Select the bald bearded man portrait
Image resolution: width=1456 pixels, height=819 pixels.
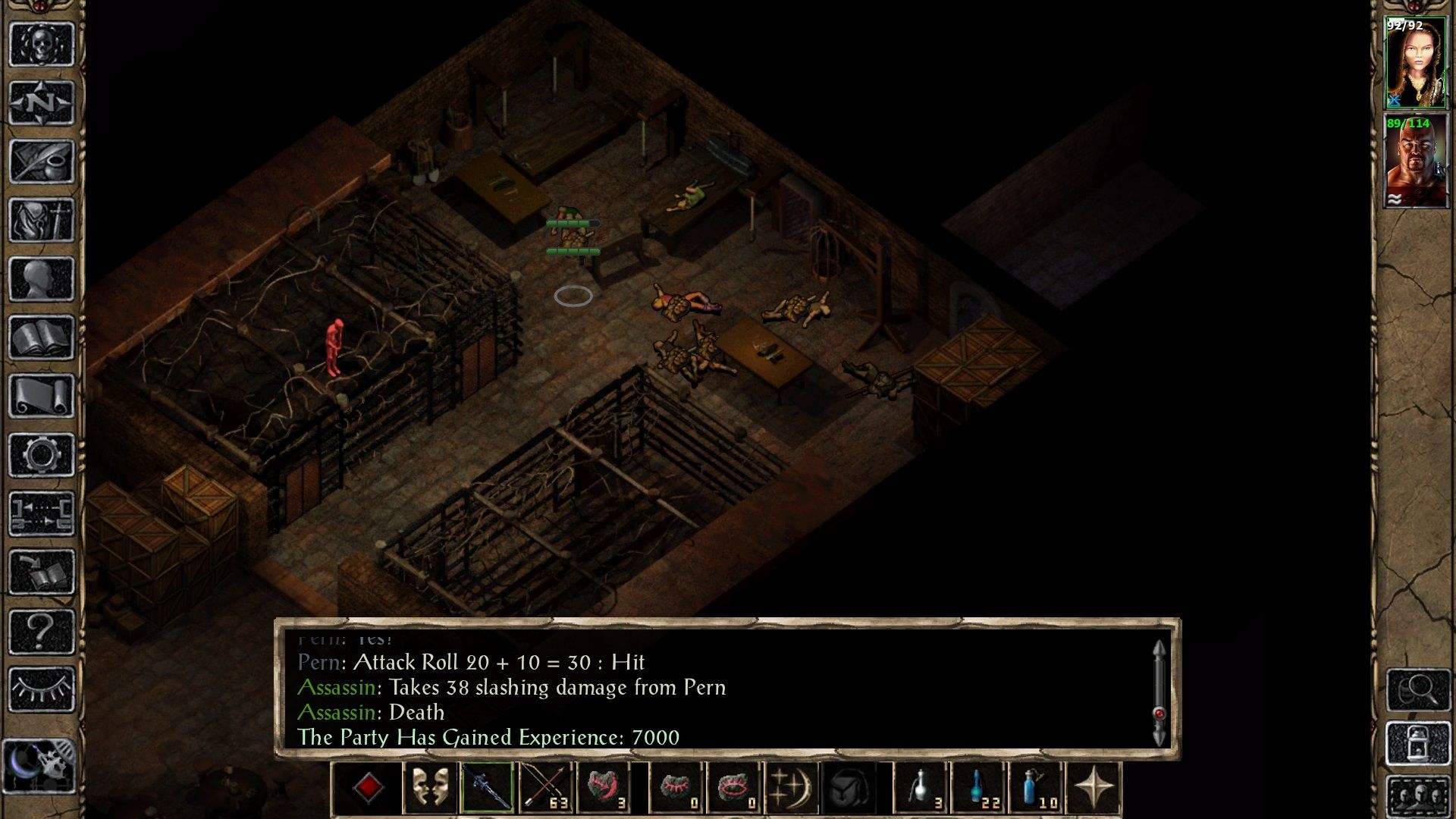(x=1415, y=162)
